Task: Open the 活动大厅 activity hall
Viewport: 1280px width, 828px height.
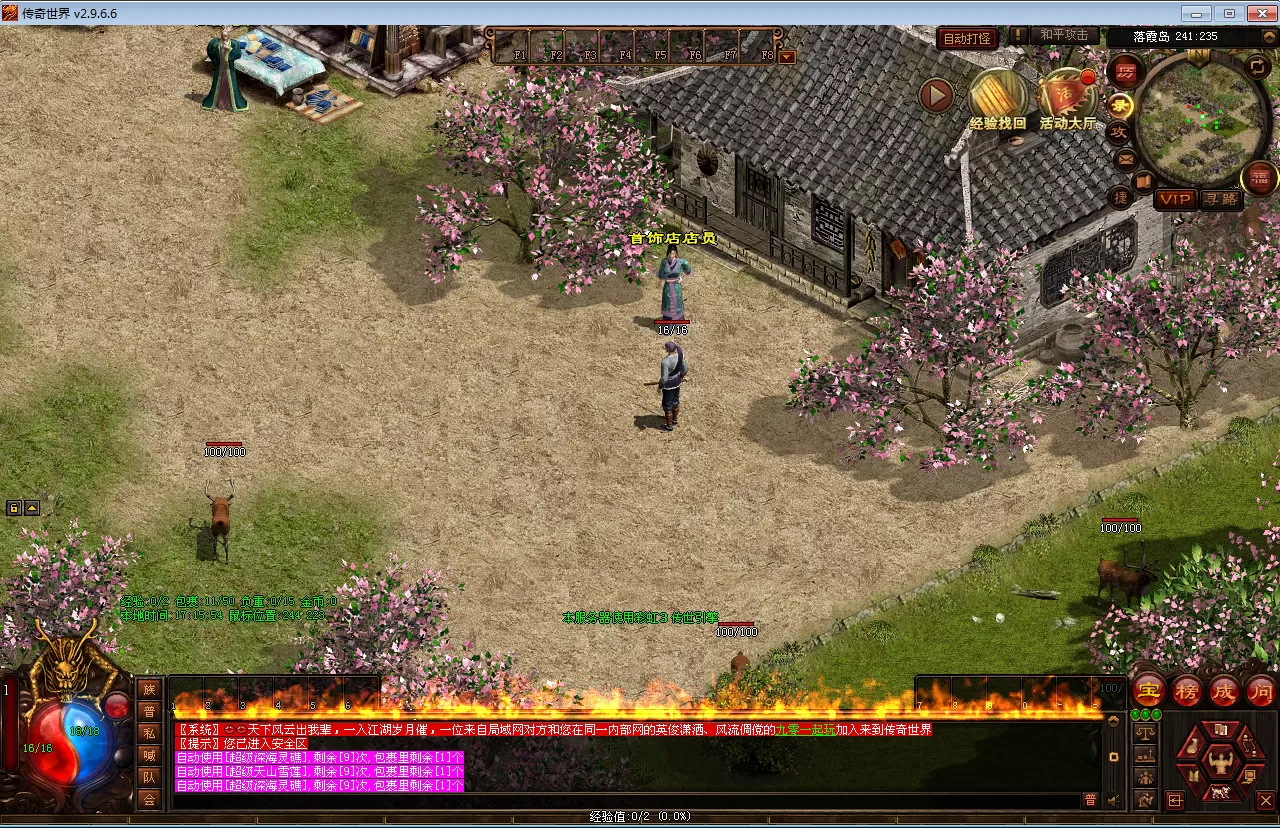Action: tap(1067, 97)
